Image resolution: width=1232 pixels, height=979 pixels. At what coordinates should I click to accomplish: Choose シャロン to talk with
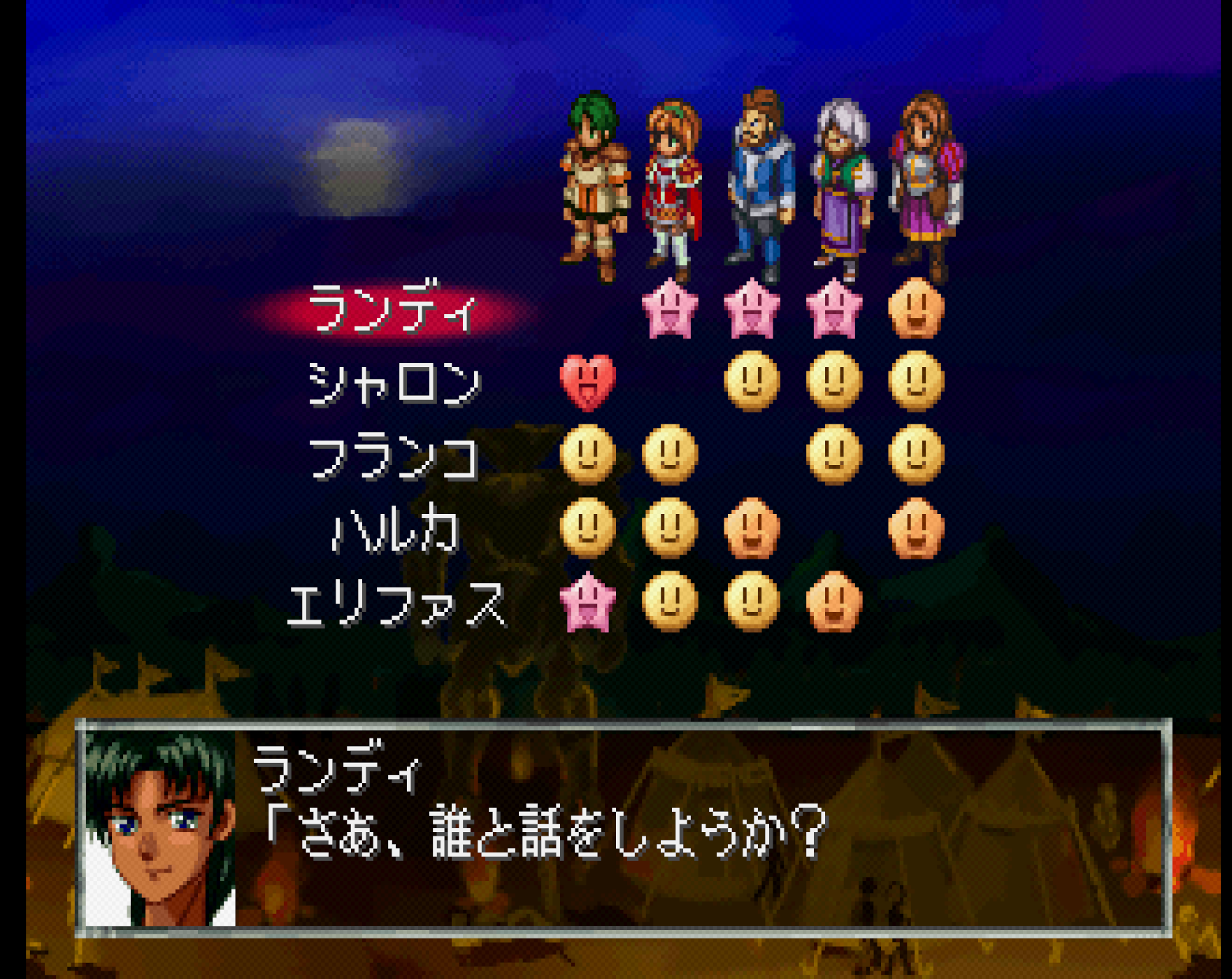[394, 383]
